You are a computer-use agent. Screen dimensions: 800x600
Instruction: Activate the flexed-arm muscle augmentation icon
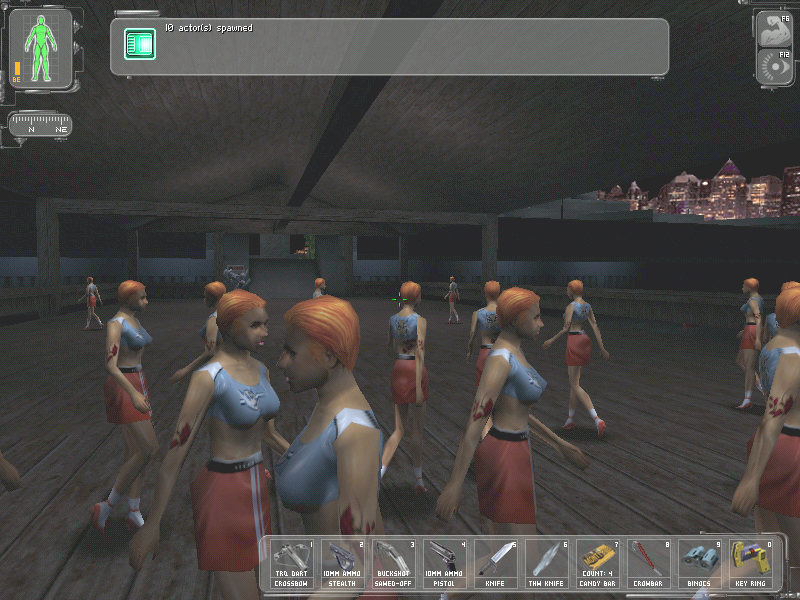pyautogui.click(x=775, y=29)
